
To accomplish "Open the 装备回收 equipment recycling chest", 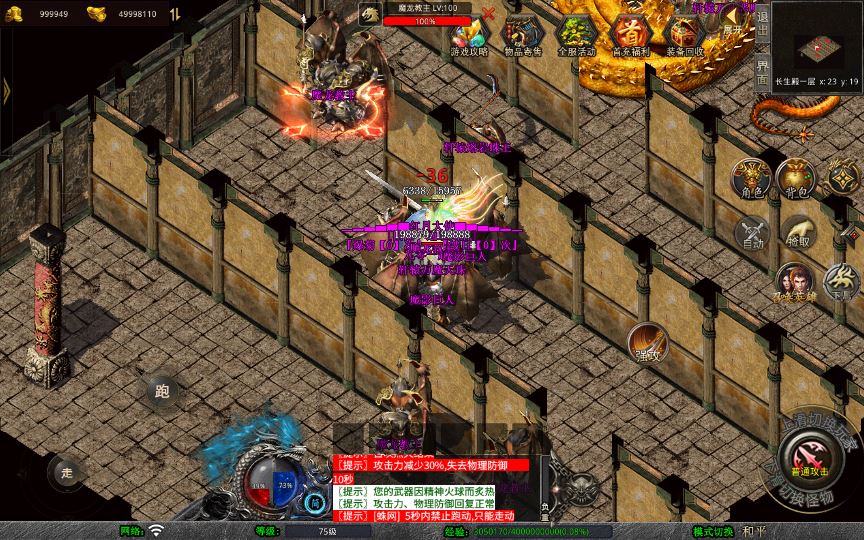I will pyautogui.click(x=685, y=35).
